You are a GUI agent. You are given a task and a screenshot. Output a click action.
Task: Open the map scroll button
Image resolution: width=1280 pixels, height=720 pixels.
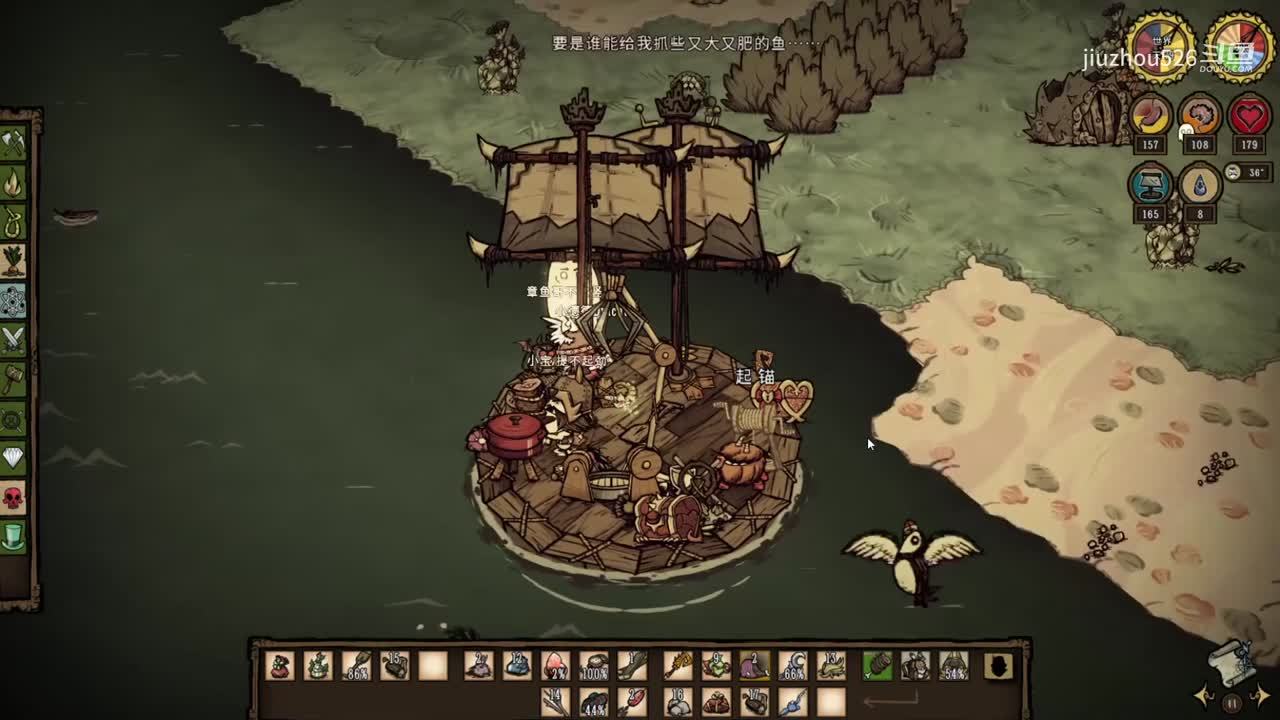coord(1232,662)
